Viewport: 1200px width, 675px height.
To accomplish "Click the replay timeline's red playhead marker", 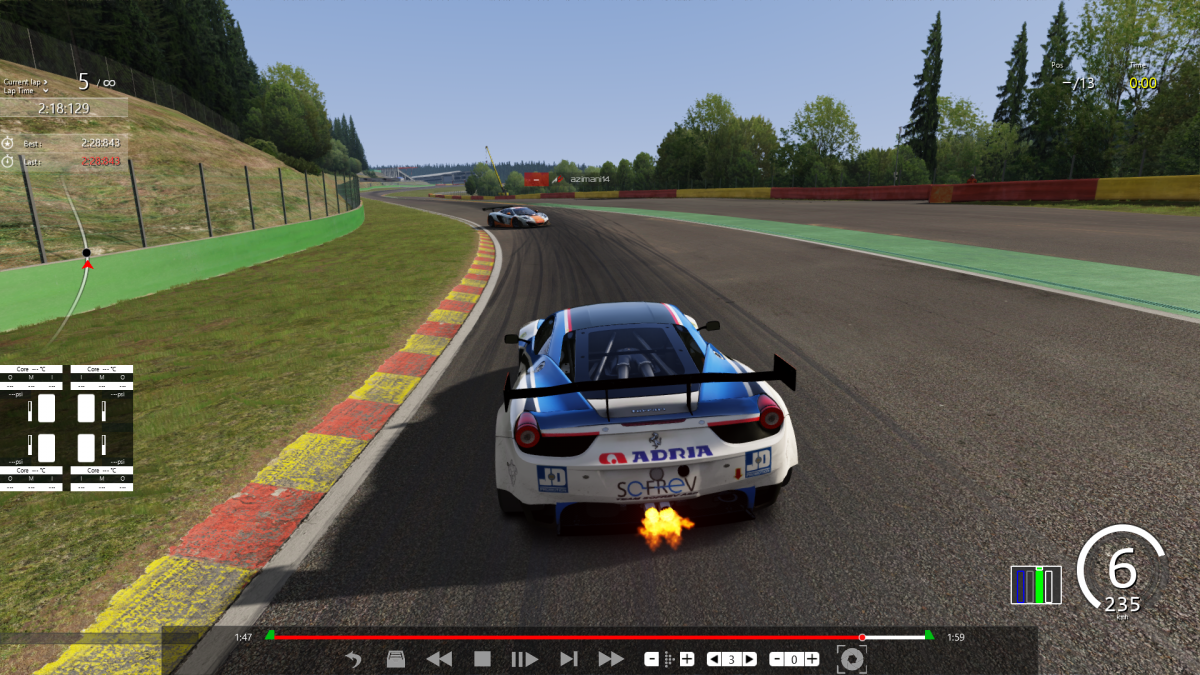I will 862,637.
